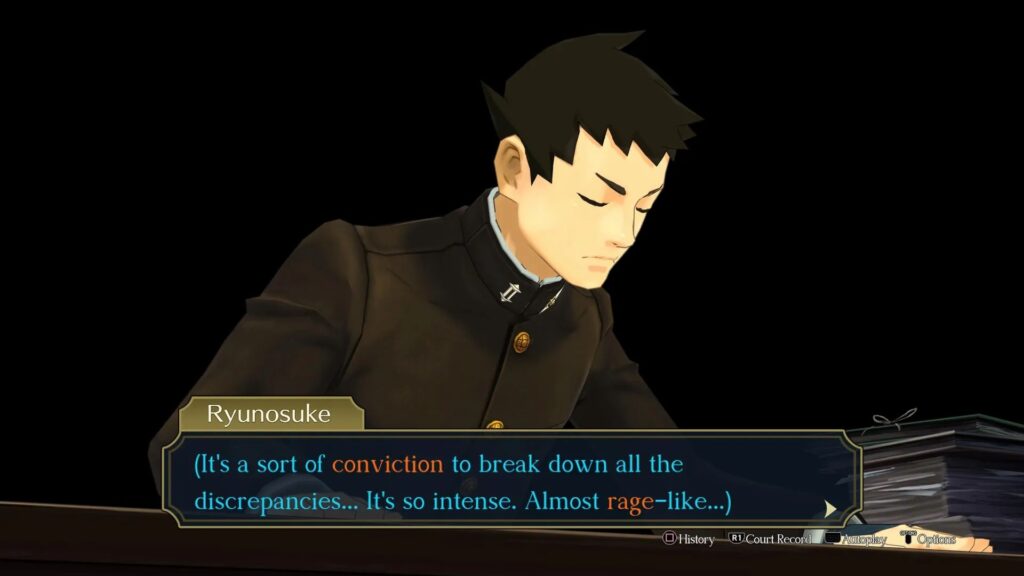Open the Options menu

tap(928, 539)
